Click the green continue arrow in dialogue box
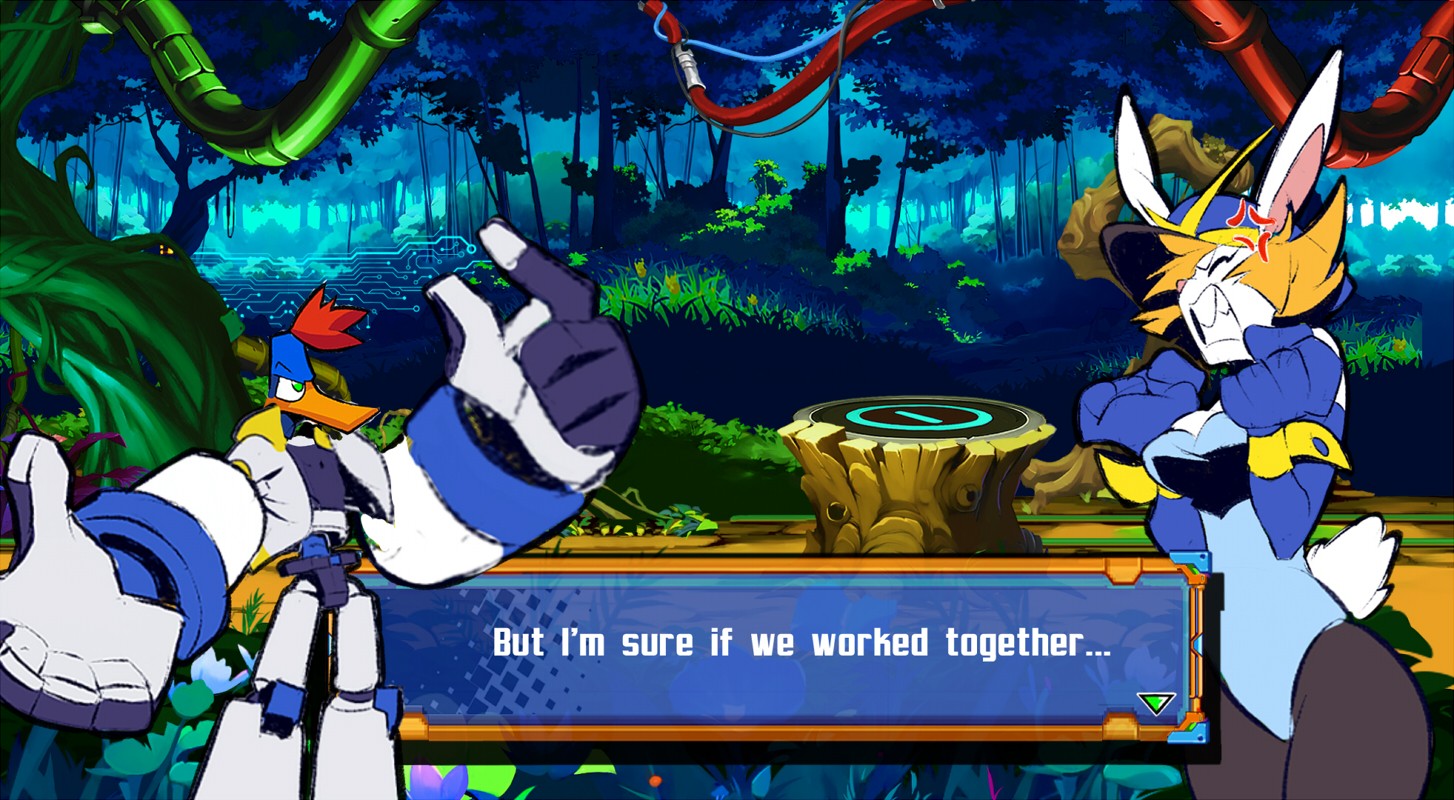Viewport: 1454px width, 800px height. pyautogui.click(x=1155, y=703)
